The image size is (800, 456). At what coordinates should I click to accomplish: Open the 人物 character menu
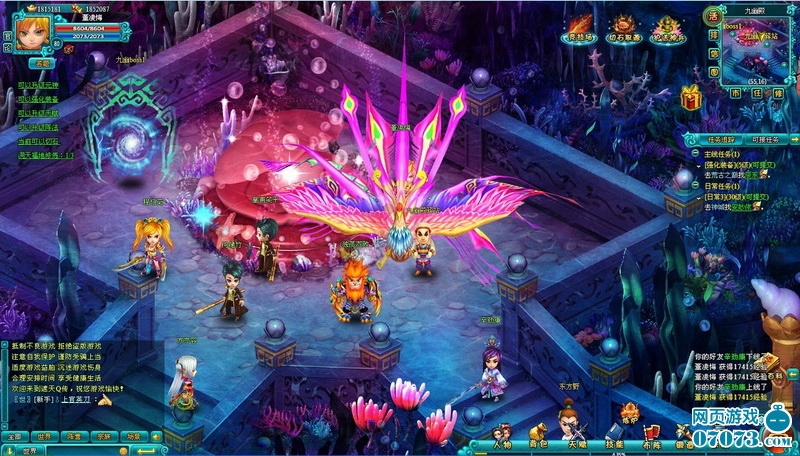501,442
